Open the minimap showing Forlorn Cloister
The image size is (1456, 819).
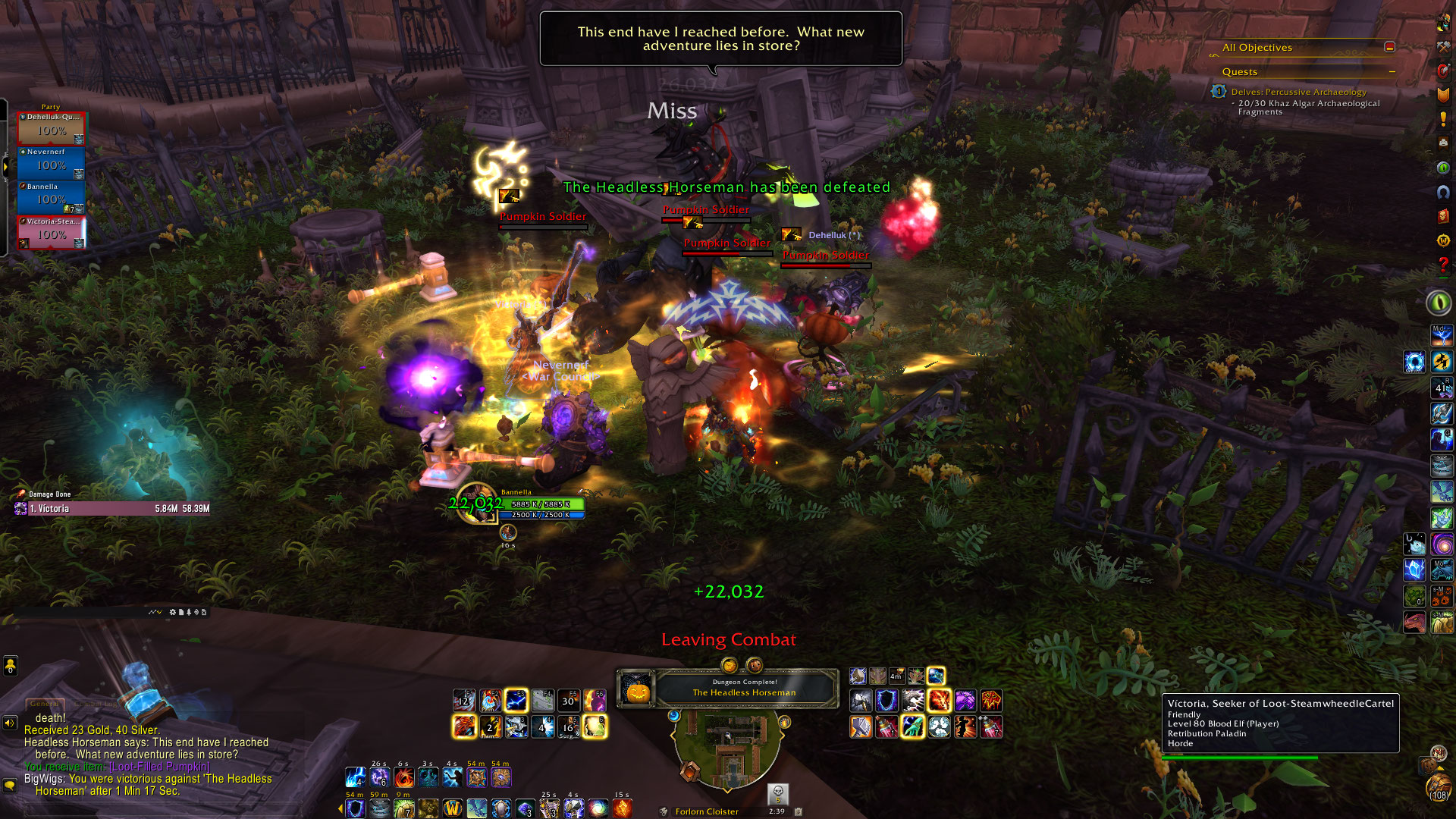pyautogui.click(x=726, y=747)
